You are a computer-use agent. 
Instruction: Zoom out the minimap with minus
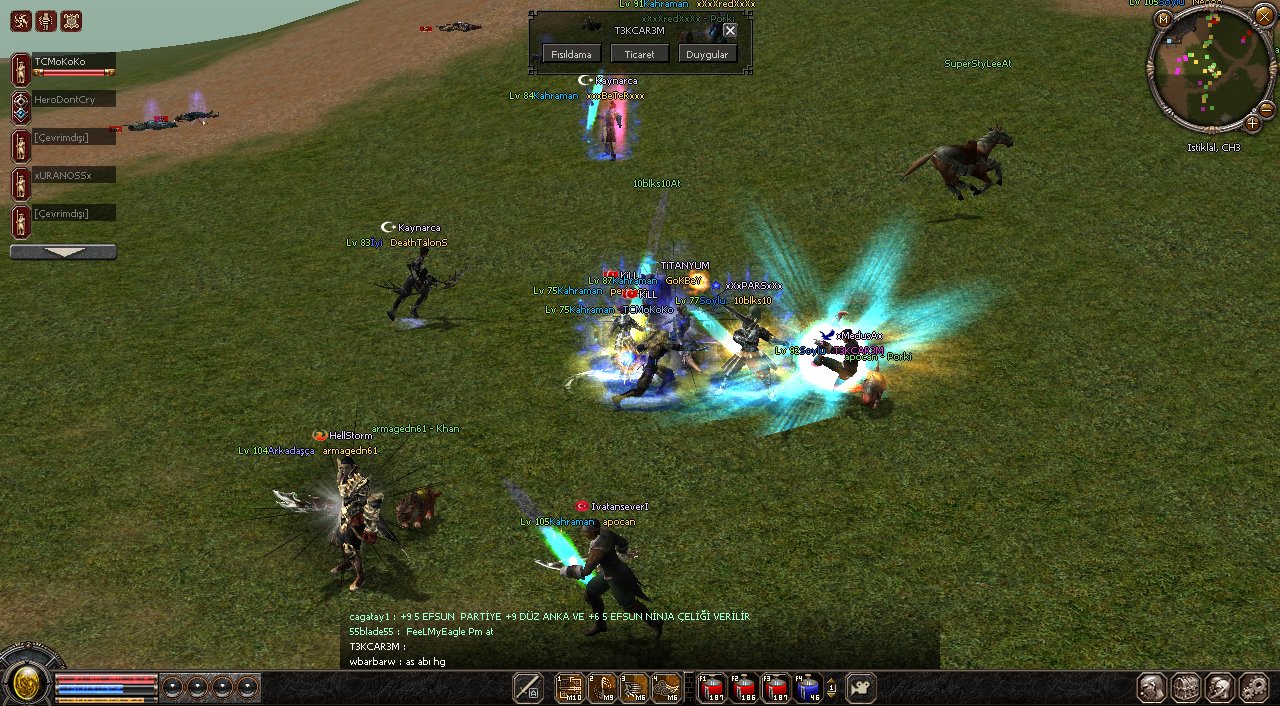pos(1266,108)
